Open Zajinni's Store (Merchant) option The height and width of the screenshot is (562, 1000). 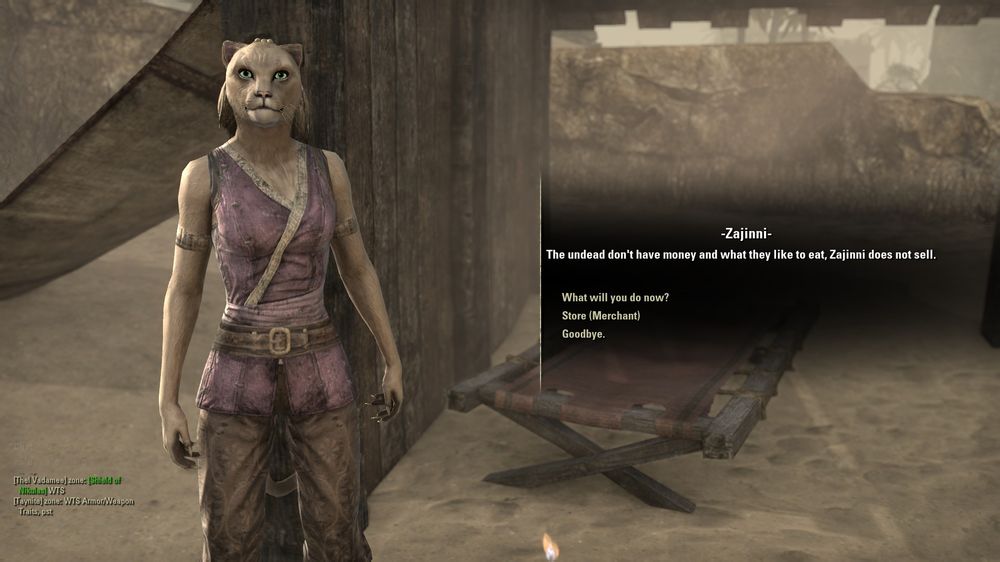pyautogui.click(x=600, y=316)
